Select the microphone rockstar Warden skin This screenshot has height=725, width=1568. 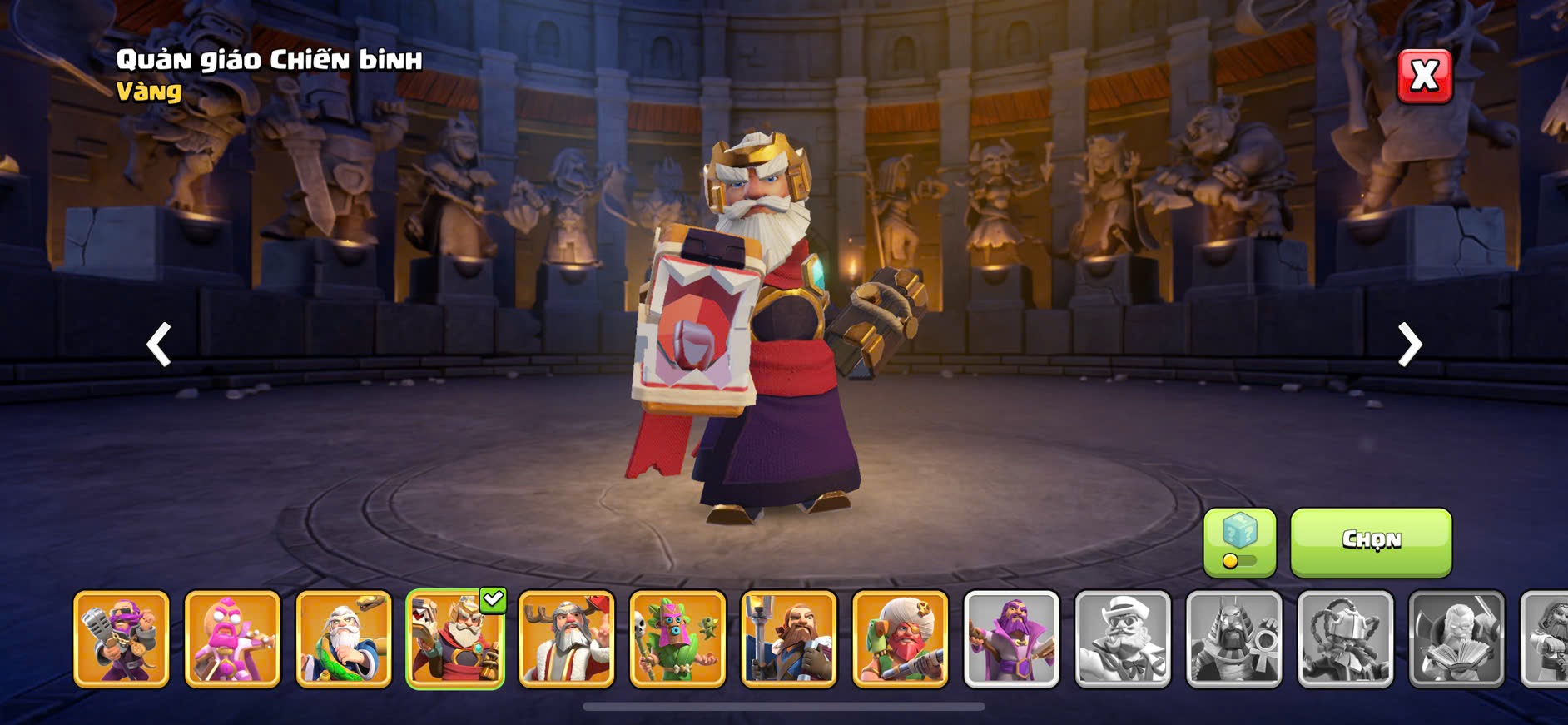coord(122,639)
